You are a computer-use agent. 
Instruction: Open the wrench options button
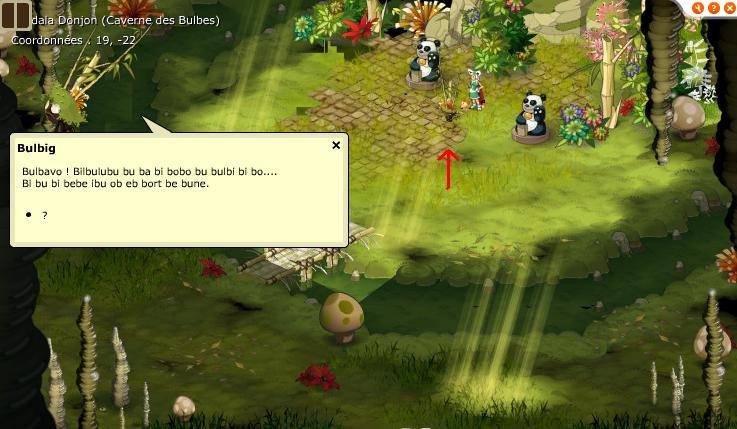pos(698,8)
